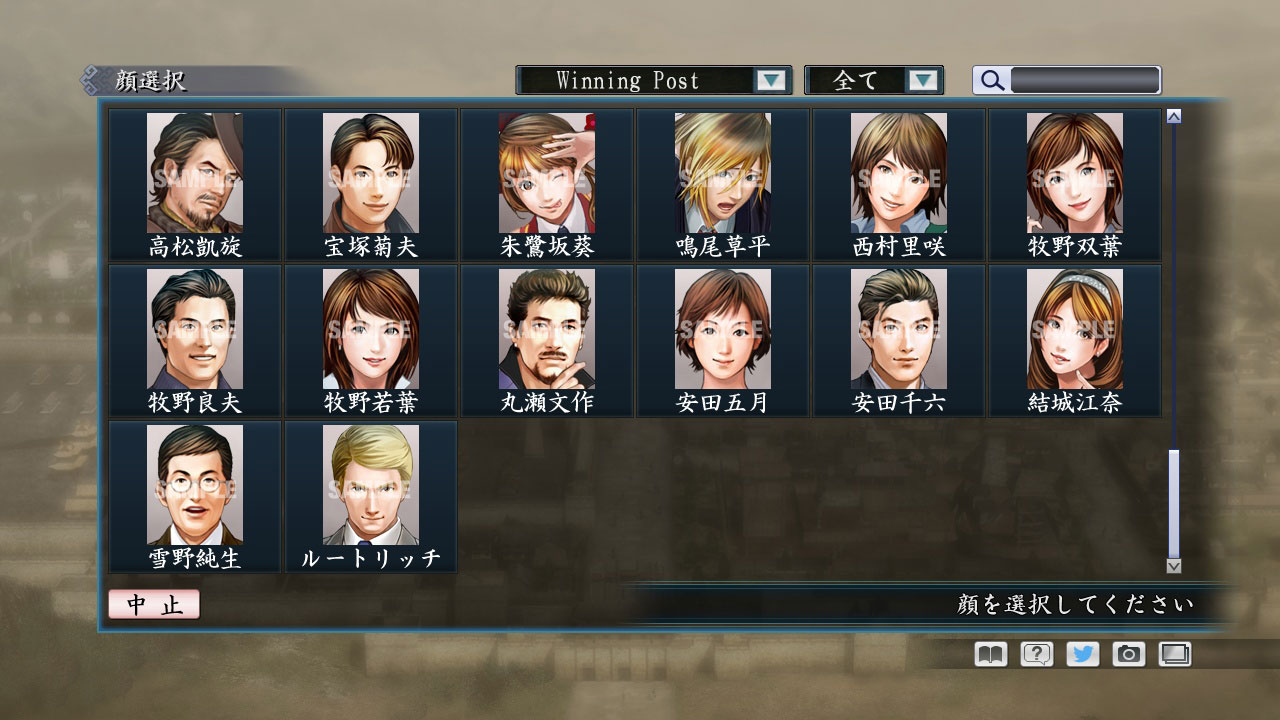Select the 牧野双葉 face portrait
This screenshot has height=720, width=1280.
(1075, 172)
